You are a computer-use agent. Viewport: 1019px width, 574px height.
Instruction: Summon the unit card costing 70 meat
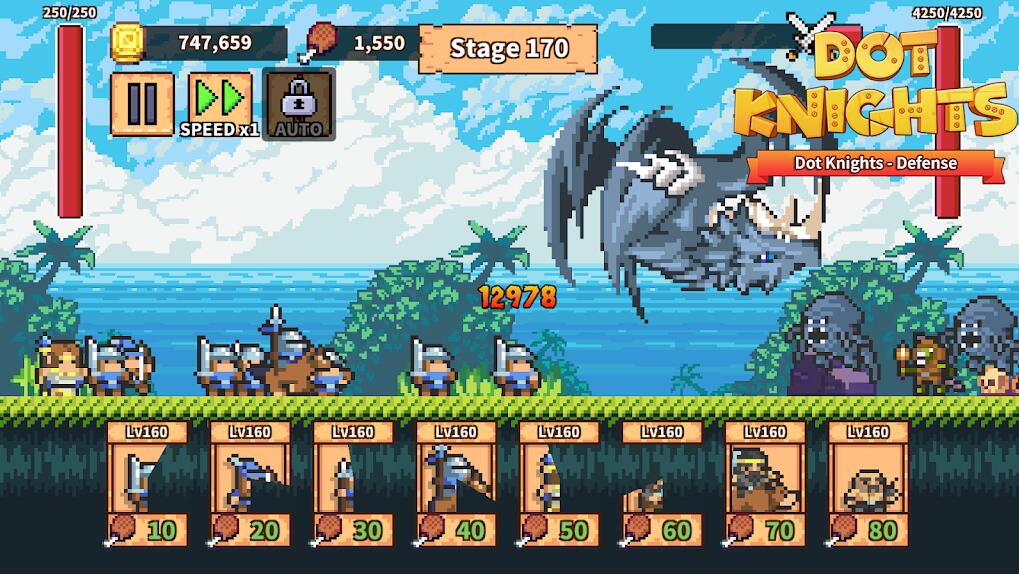pos(765,485)
